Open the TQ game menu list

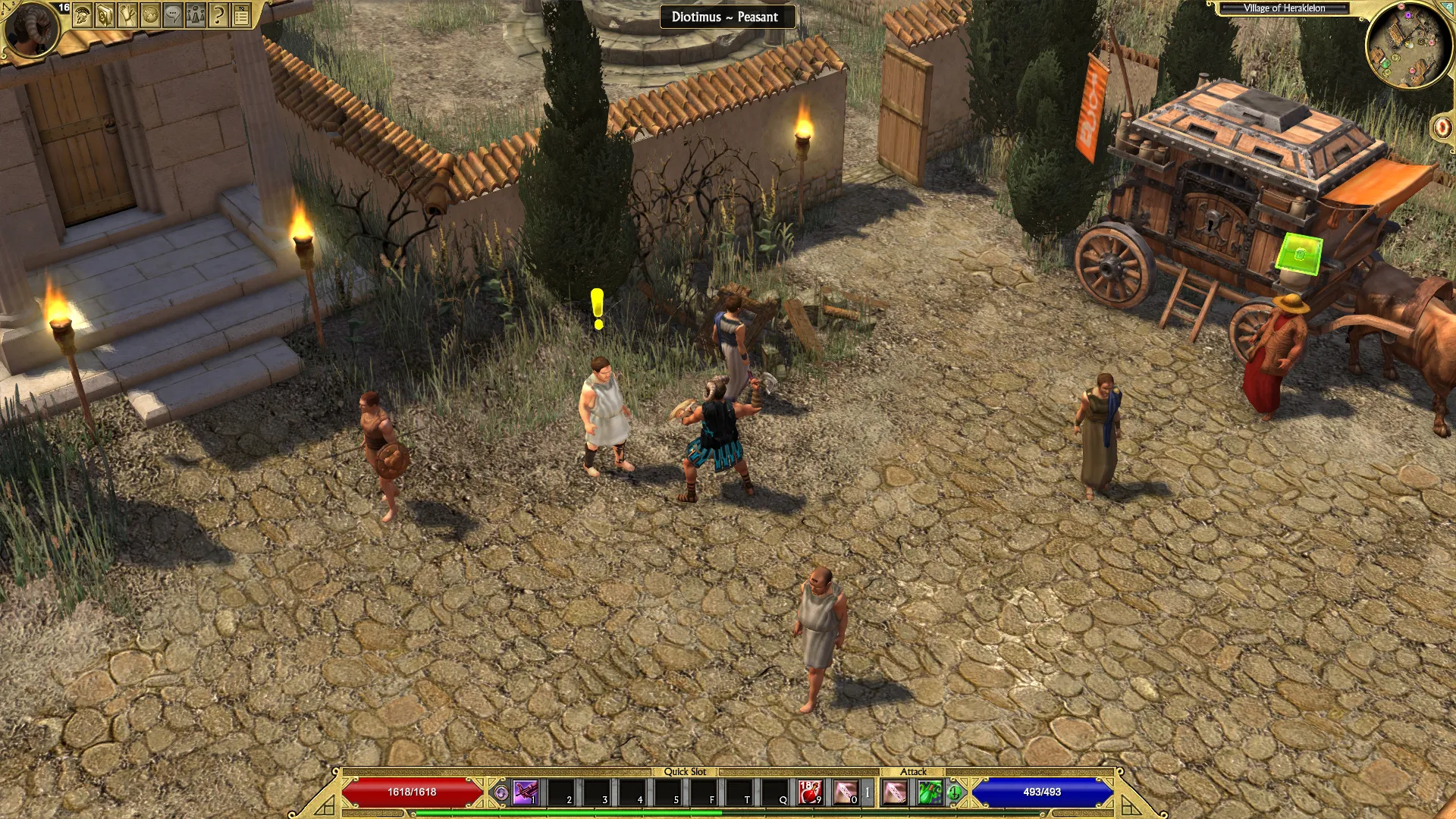[x=242, y=15]
